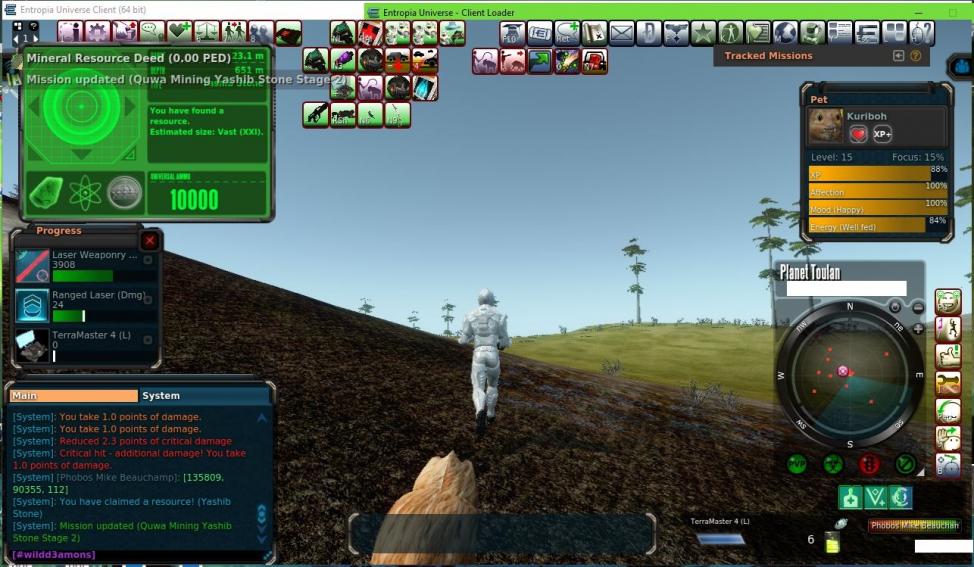The image size is (974, 567).
Task: Zoom in the radar with plus button
Action: 918,328
